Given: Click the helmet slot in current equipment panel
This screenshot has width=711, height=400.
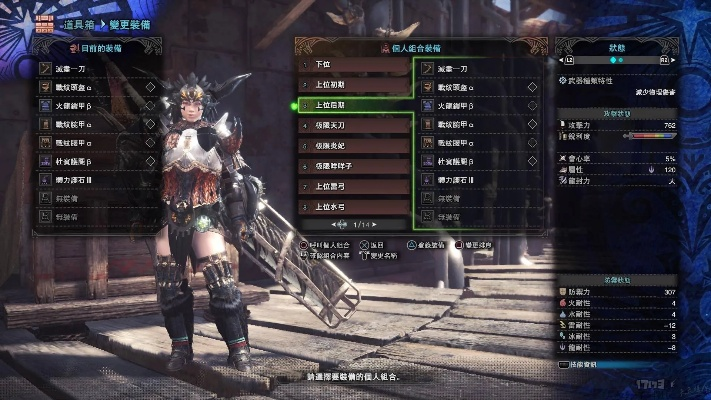Looking at the screenshot, I should [95, 87].
